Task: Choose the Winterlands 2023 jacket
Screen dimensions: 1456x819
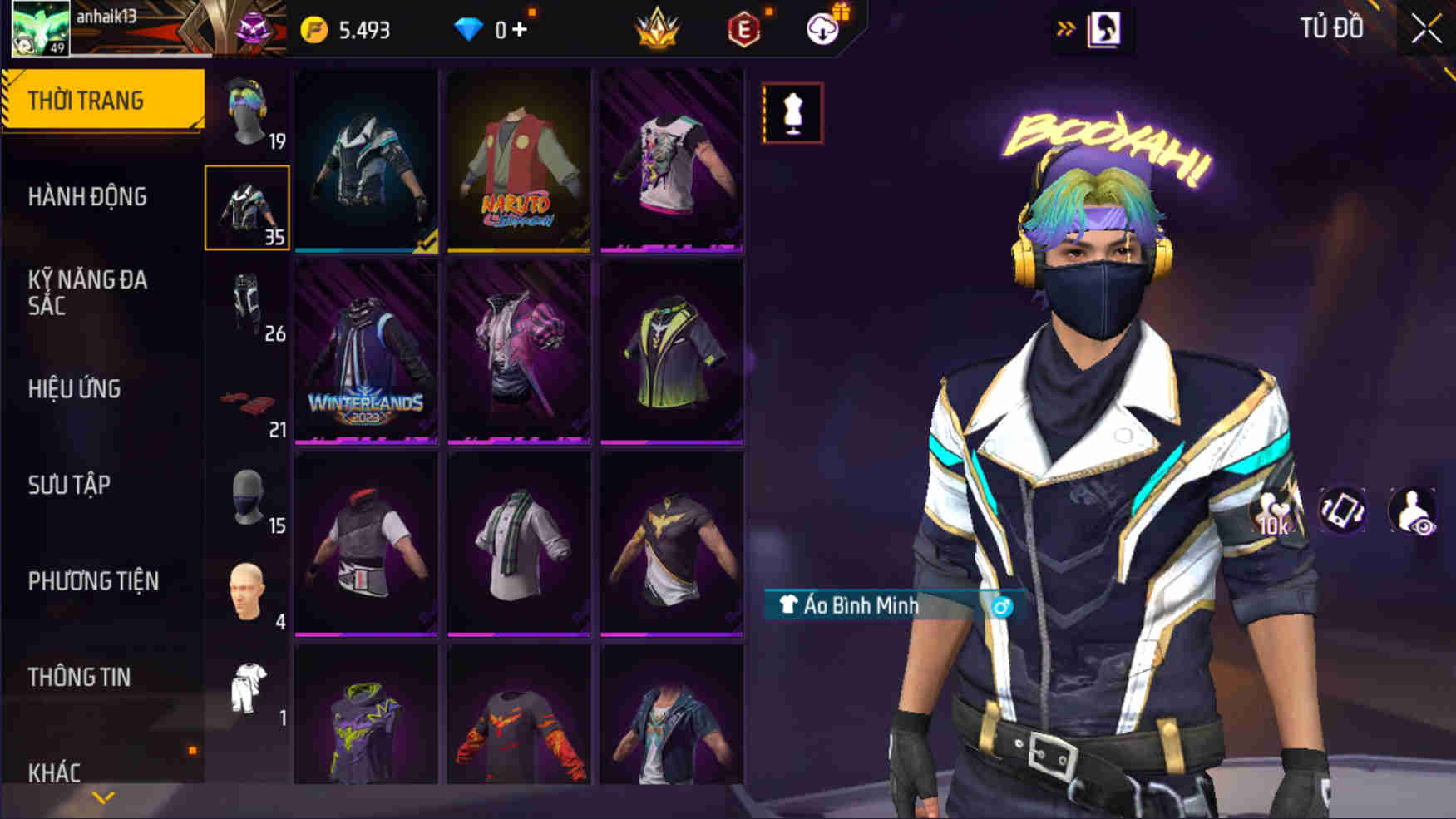Action: tap(366, 352)
